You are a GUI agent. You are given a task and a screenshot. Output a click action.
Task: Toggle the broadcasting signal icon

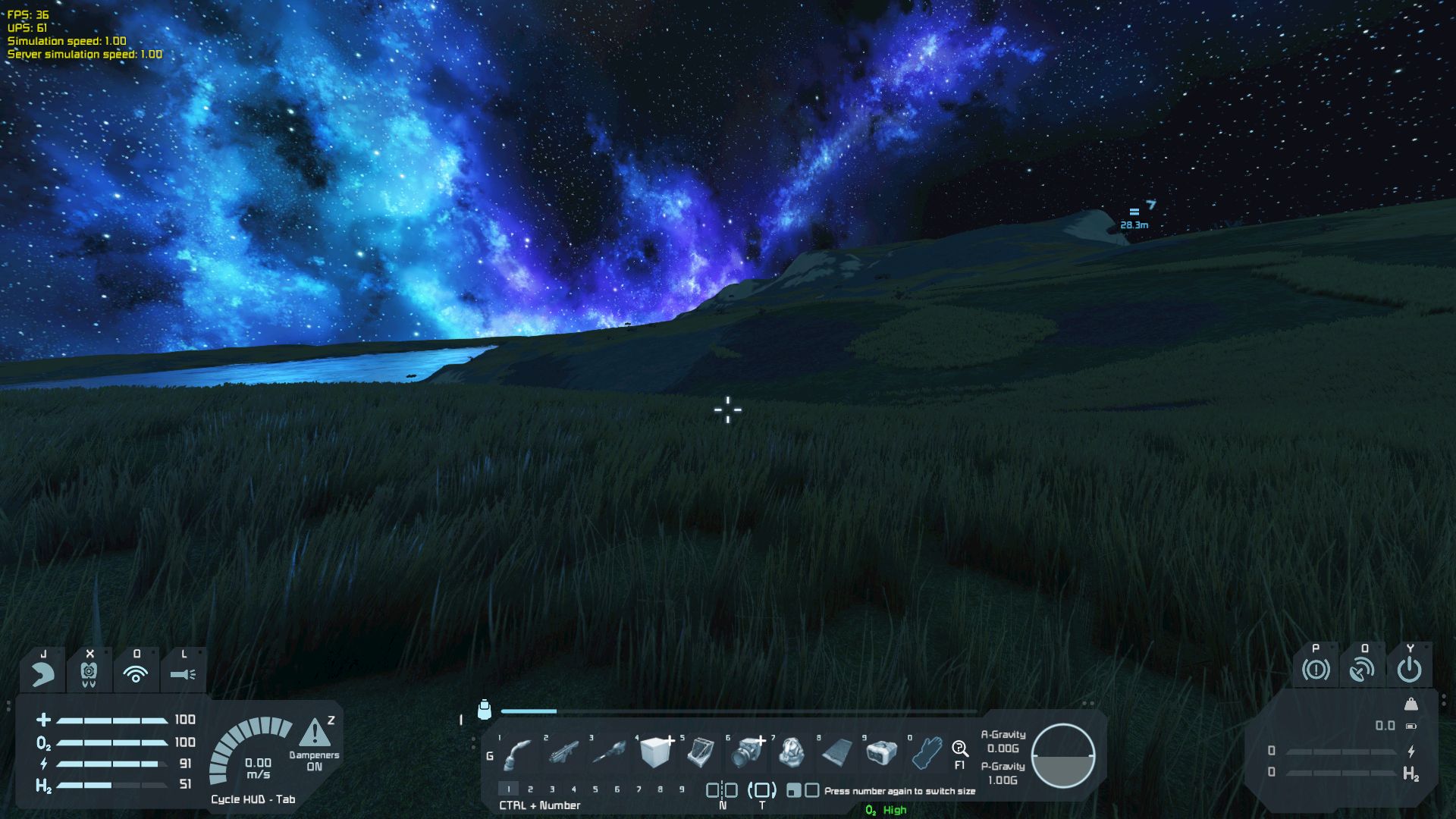pyautogui.click(x=136, y=673)
